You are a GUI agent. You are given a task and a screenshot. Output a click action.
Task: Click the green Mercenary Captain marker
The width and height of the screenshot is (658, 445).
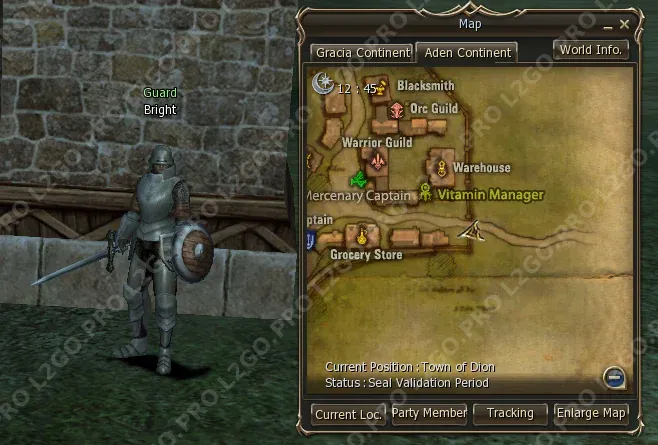pos(357,180)
